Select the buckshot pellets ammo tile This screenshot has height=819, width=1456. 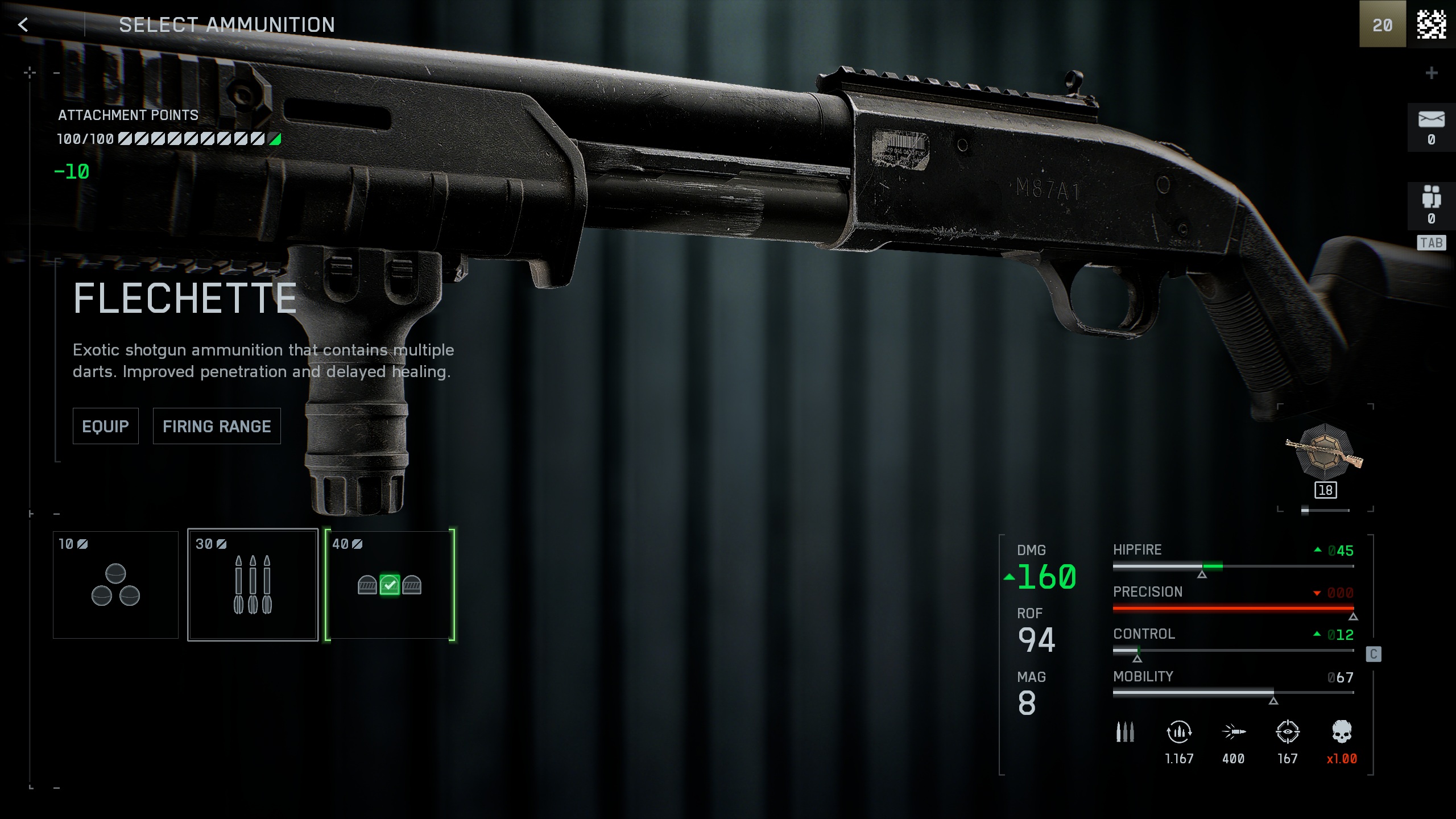click(115, 585)
